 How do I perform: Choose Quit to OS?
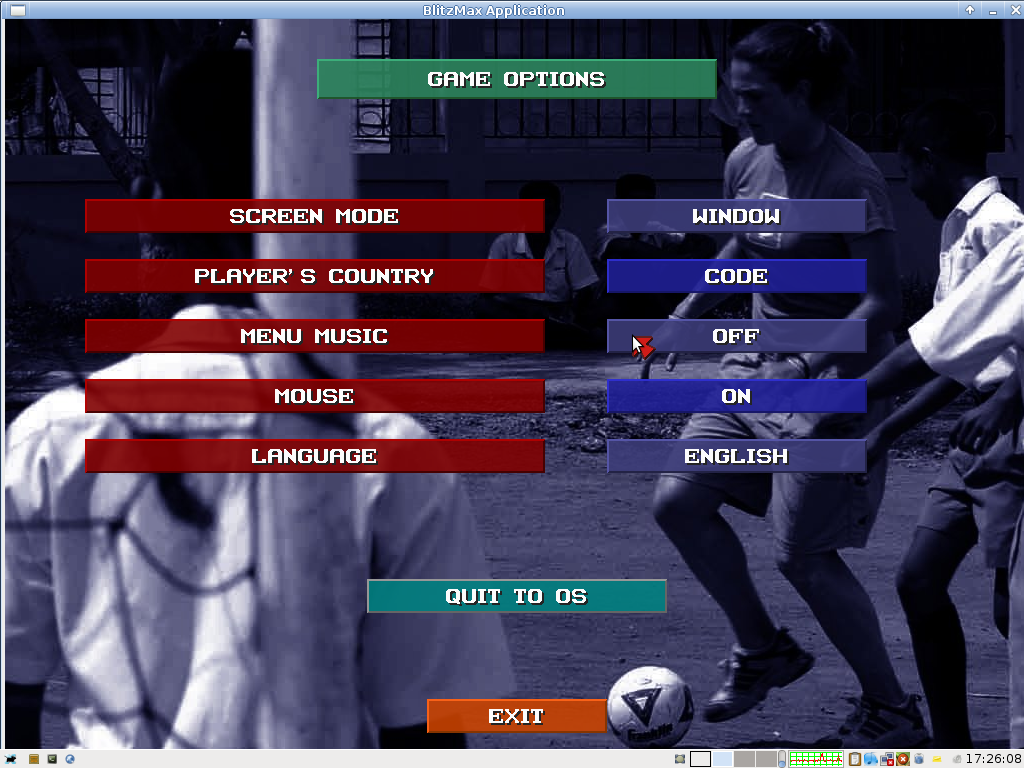[516, 596]
